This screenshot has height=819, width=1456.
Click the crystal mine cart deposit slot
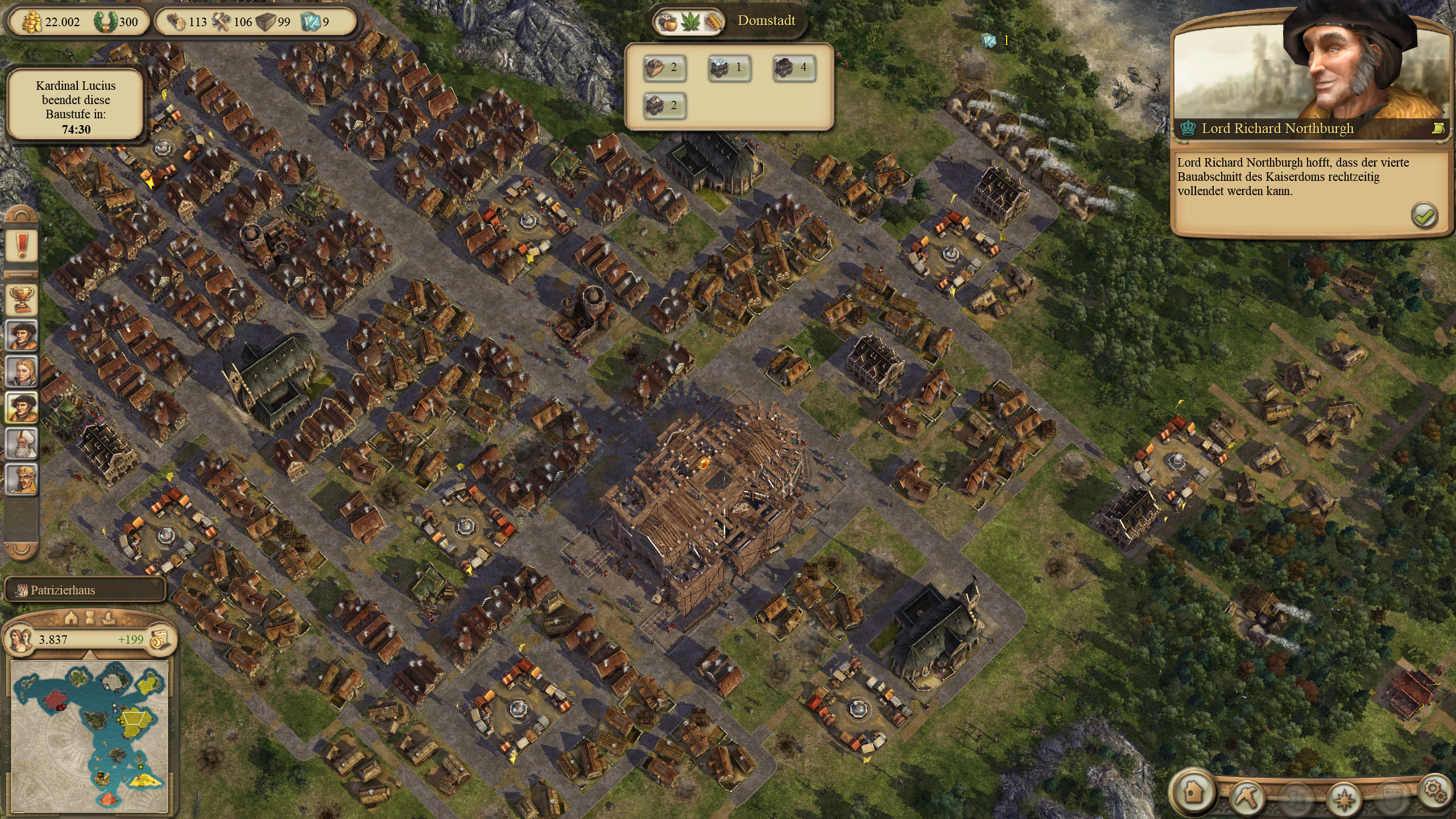[729, 68]
